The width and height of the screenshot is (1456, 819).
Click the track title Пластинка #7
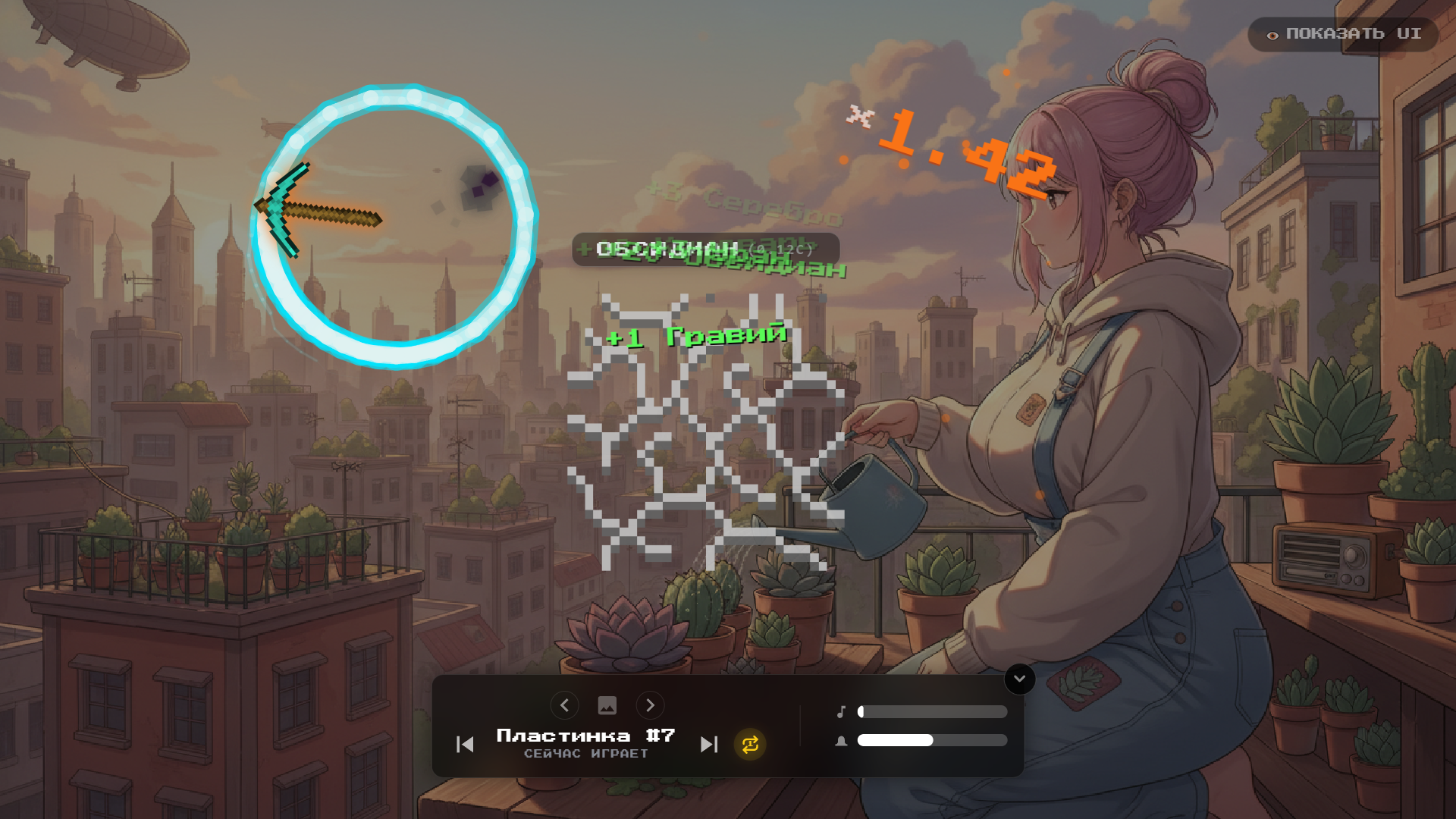pyautogui.click(x=584, y=734)
